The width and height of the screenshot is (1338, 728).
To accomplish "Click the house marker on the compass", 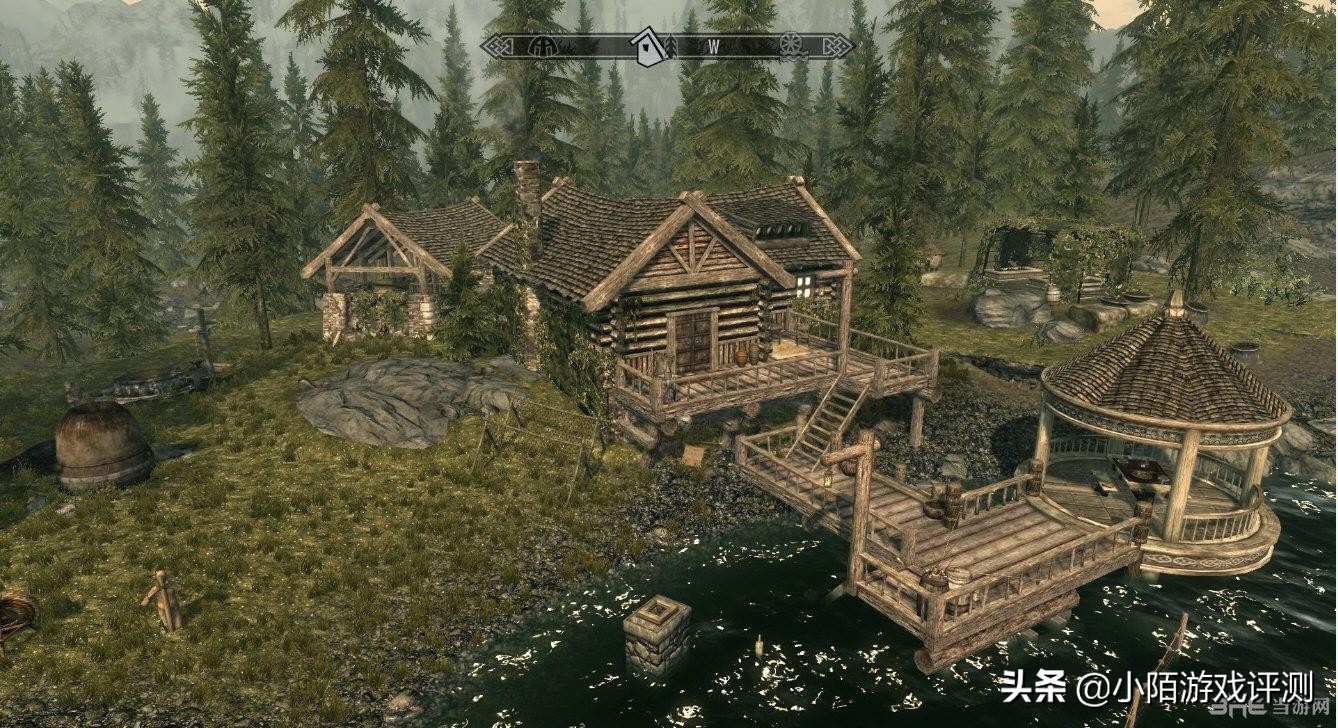I will pyautogui.click(x=648, y=46).
